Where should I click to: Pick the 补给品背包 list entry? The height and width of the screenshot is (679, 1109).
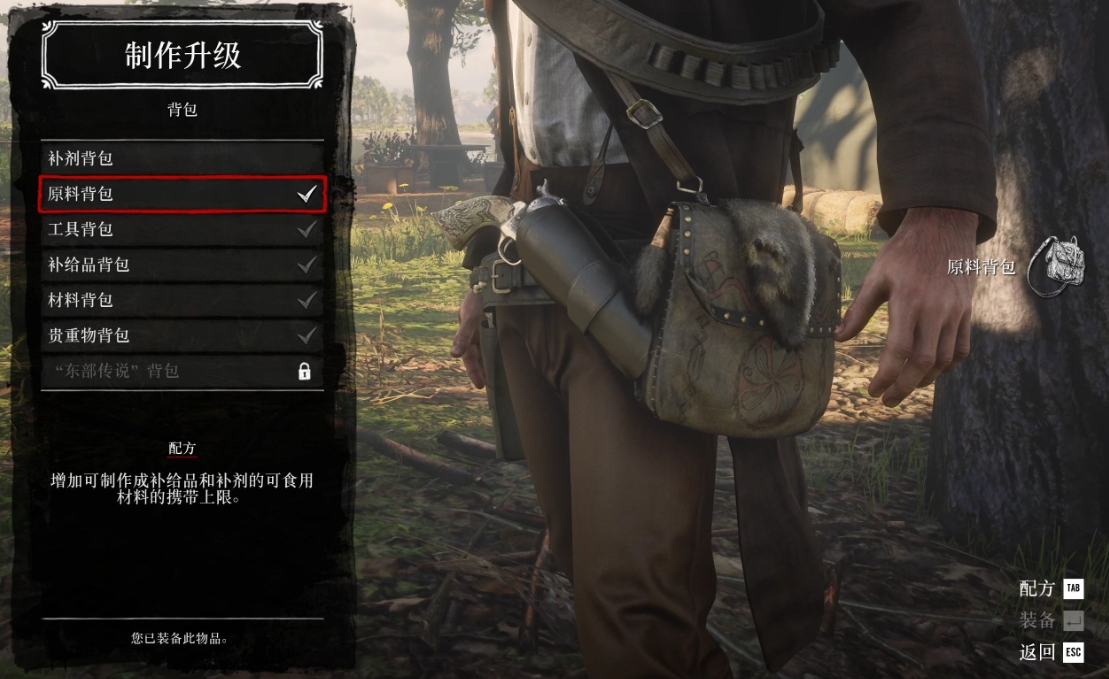[x=182, y=265]
